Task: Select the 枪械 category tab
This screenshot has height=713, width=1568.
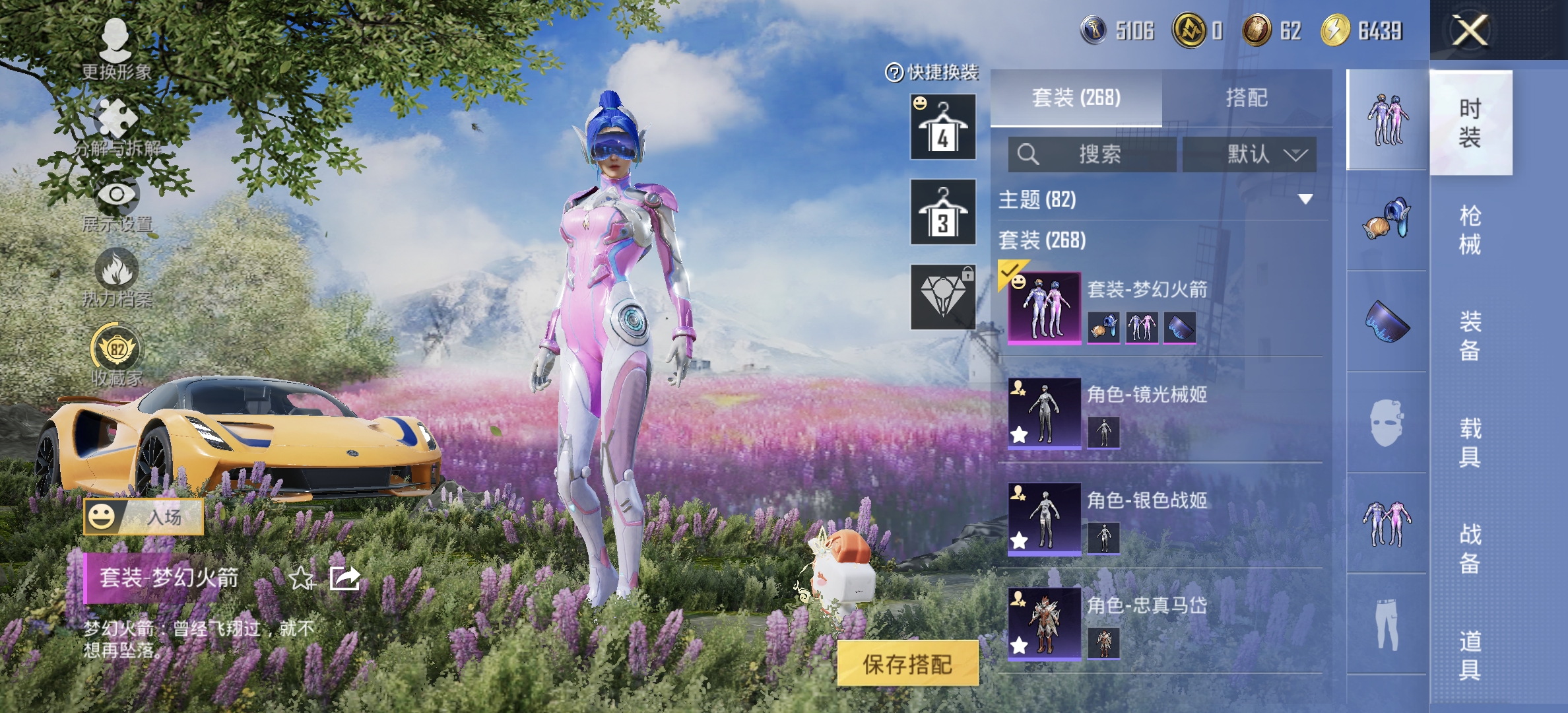Action: point(1470,231)
